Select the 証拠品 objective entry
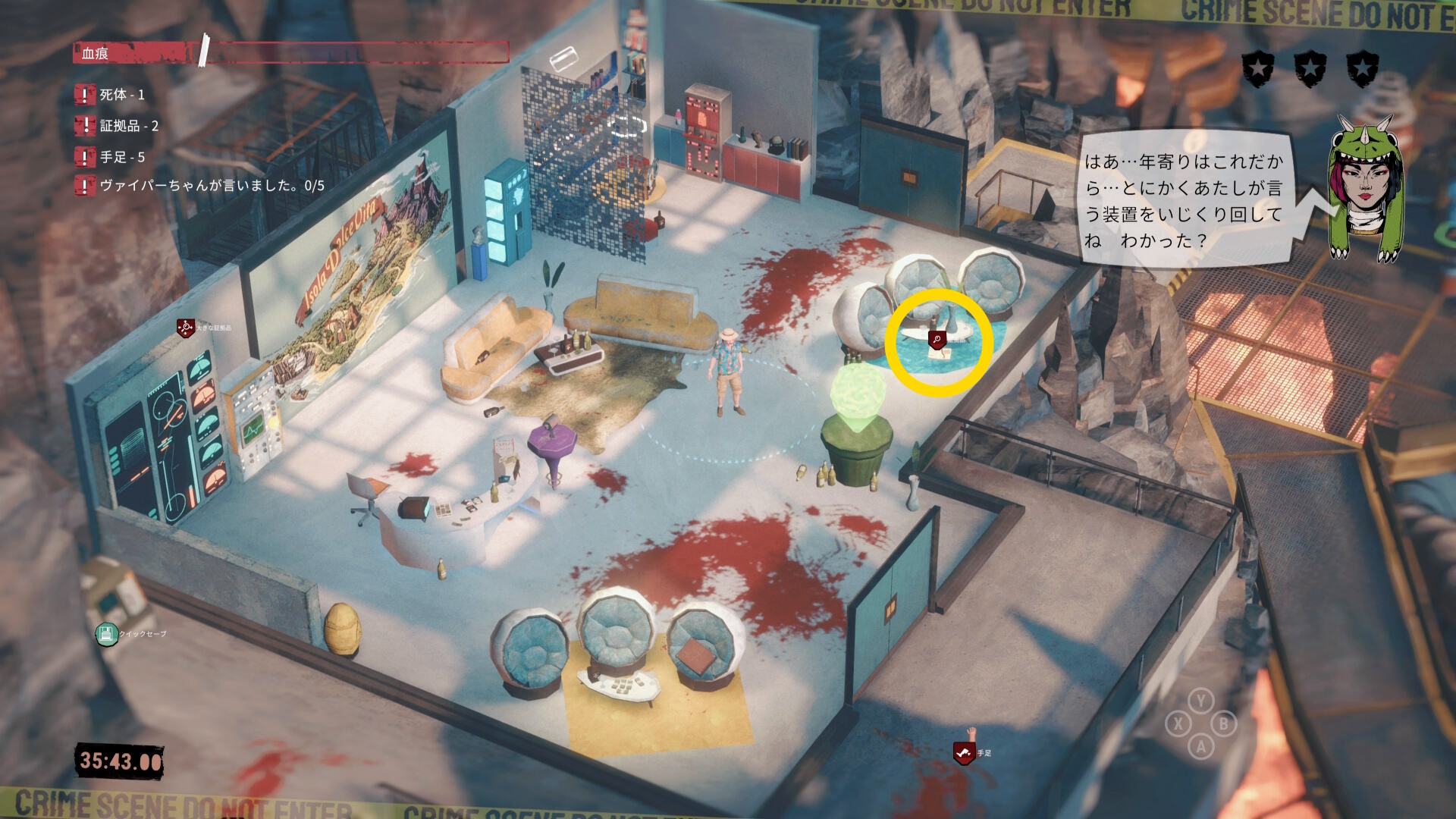Screen dimensions: 1456x819 tap(129, 126)
